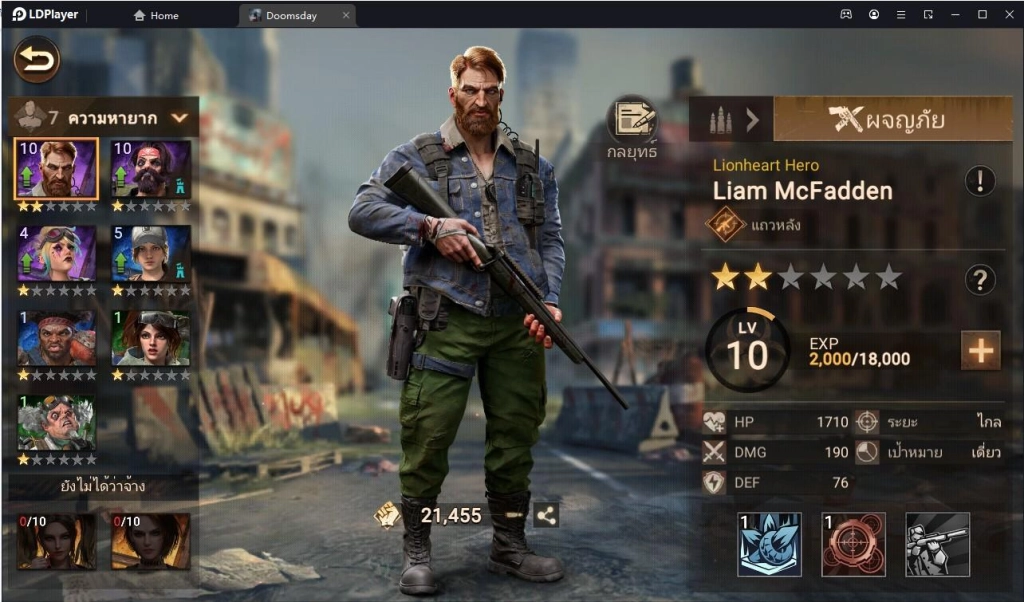The image size is (1024, 602).
Task: Add EXP with the plus button
Action: (x=980, y=351)
